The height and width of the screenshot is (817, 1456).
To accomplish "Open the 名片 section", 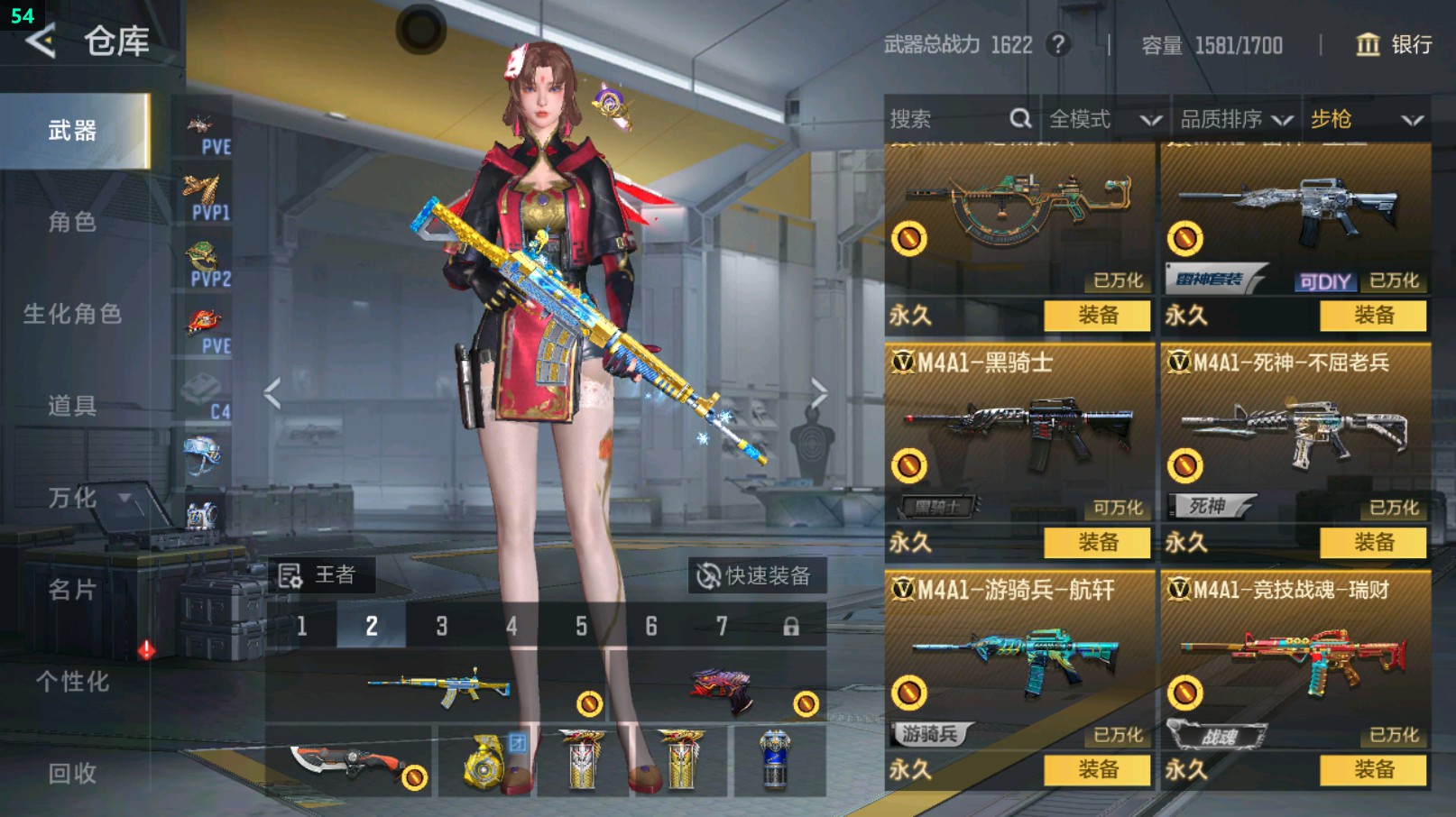I will (72, 590).
